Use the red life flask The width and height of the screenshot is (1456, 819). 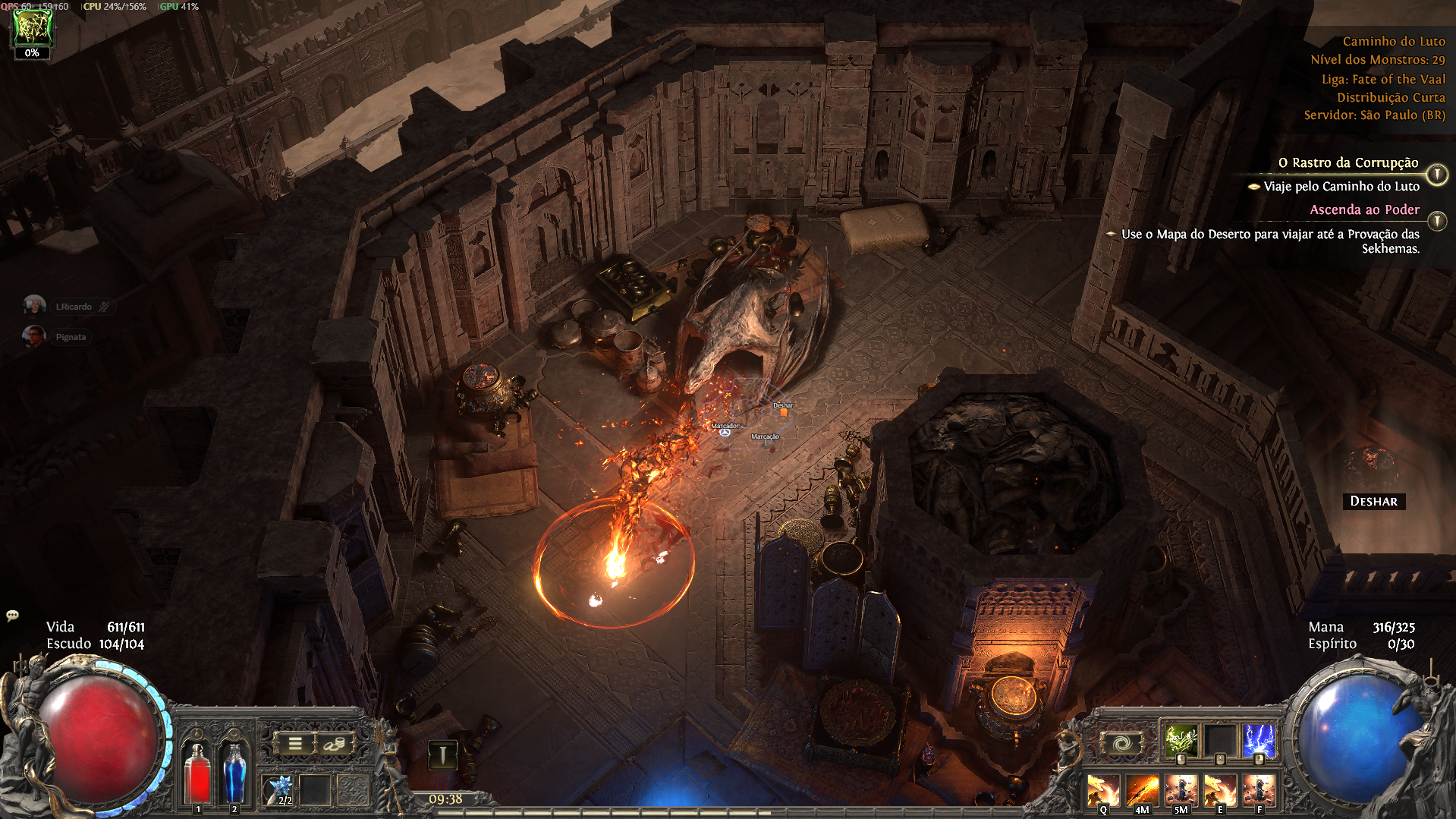click(198, 772)
